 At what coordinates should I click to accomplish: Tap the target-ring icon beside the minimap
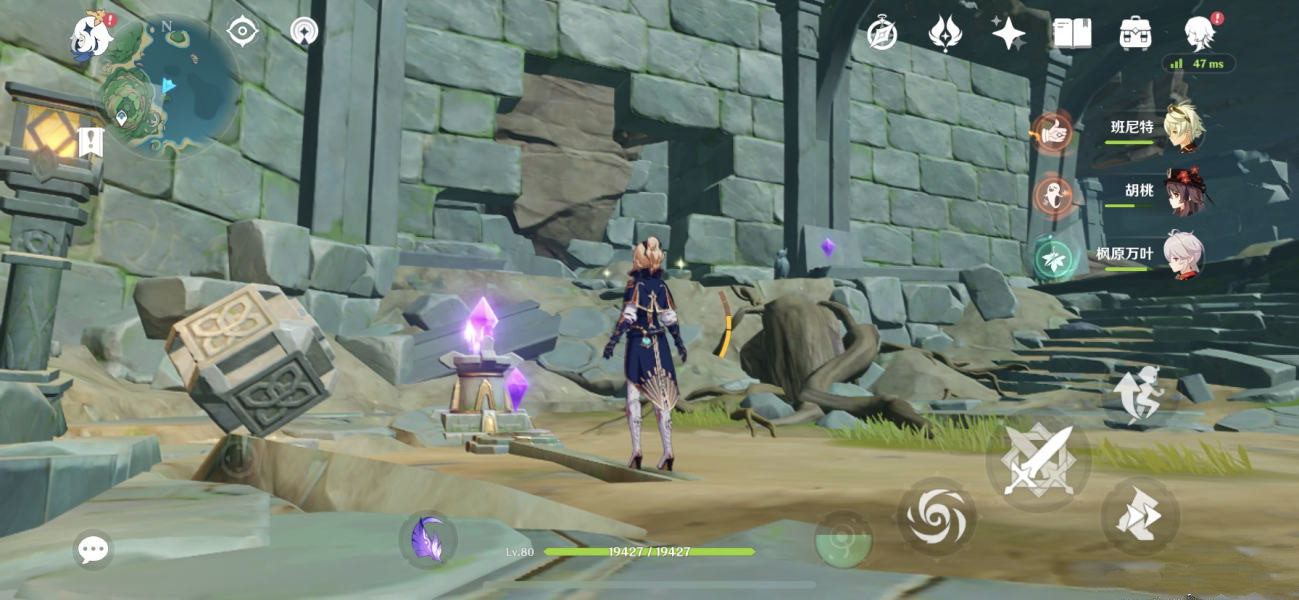coord(243,32)
